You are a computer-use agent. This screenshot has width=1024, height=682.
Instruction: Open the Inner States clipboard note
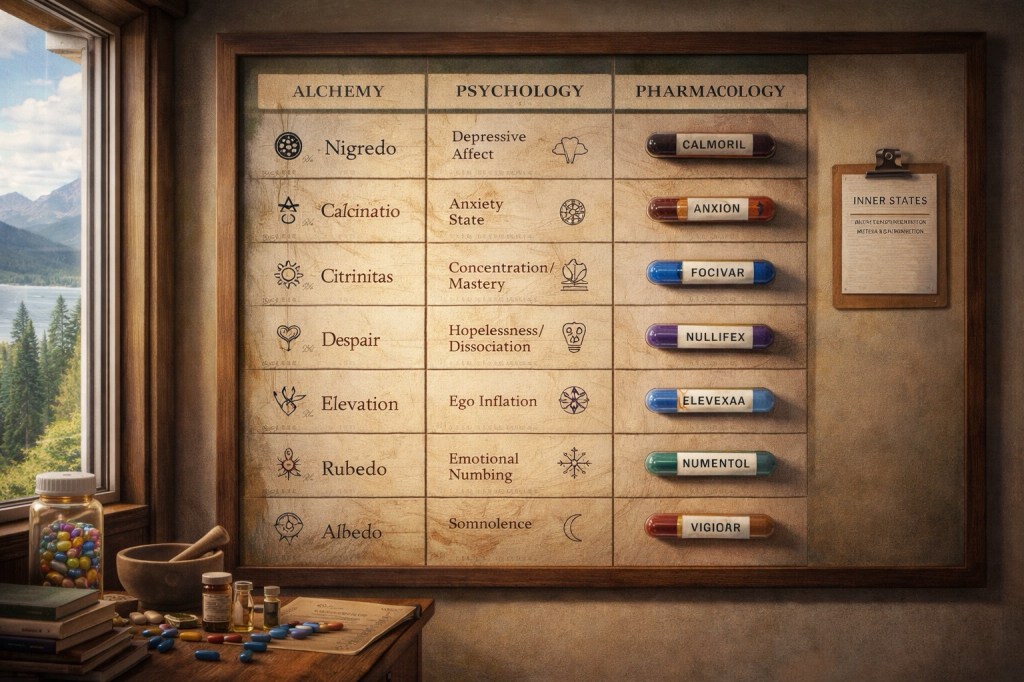pos(889,234)
